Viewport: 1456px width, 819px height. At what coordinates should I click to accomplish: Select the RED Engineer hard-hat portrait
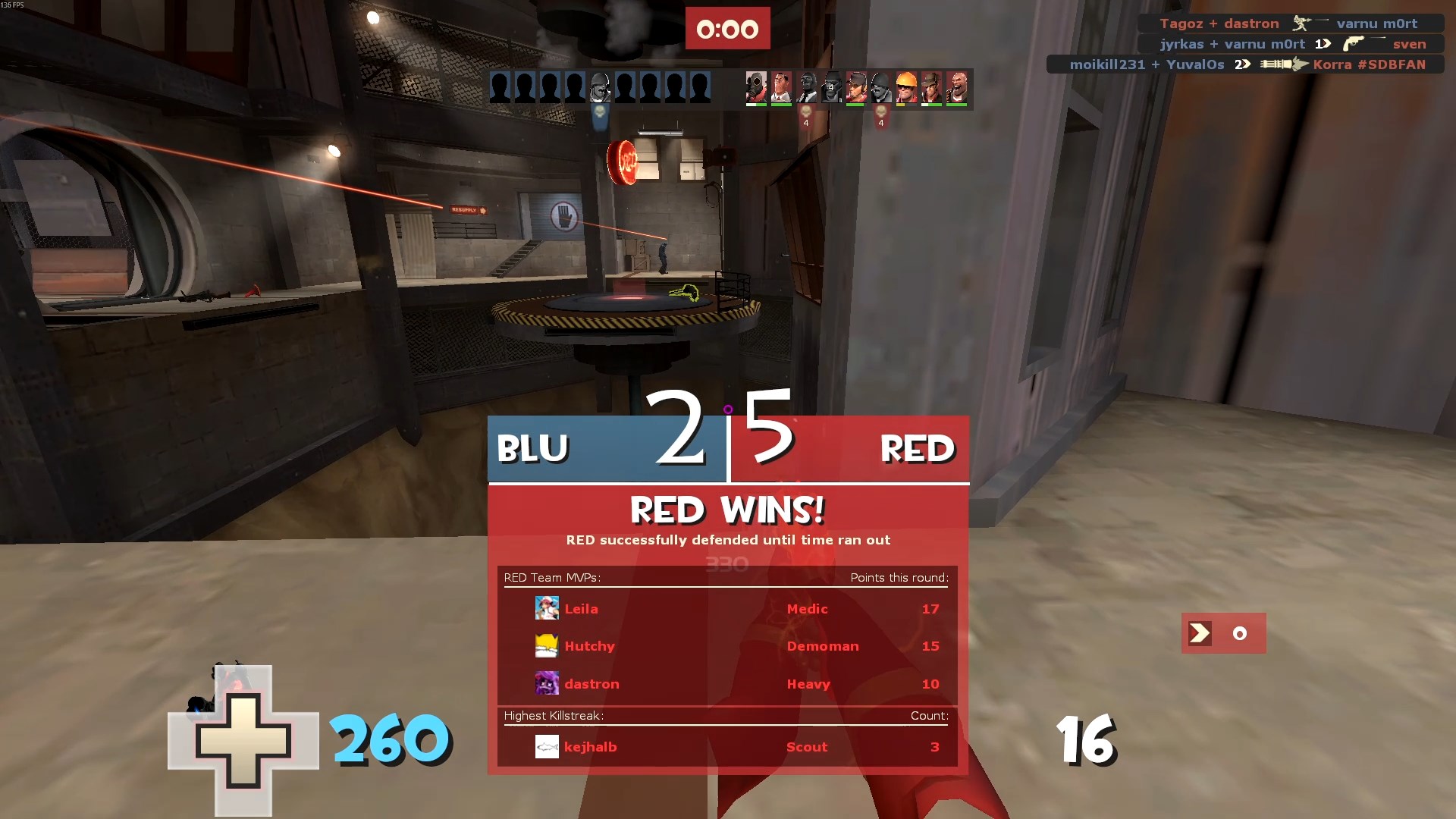click(x=906, y=87)
